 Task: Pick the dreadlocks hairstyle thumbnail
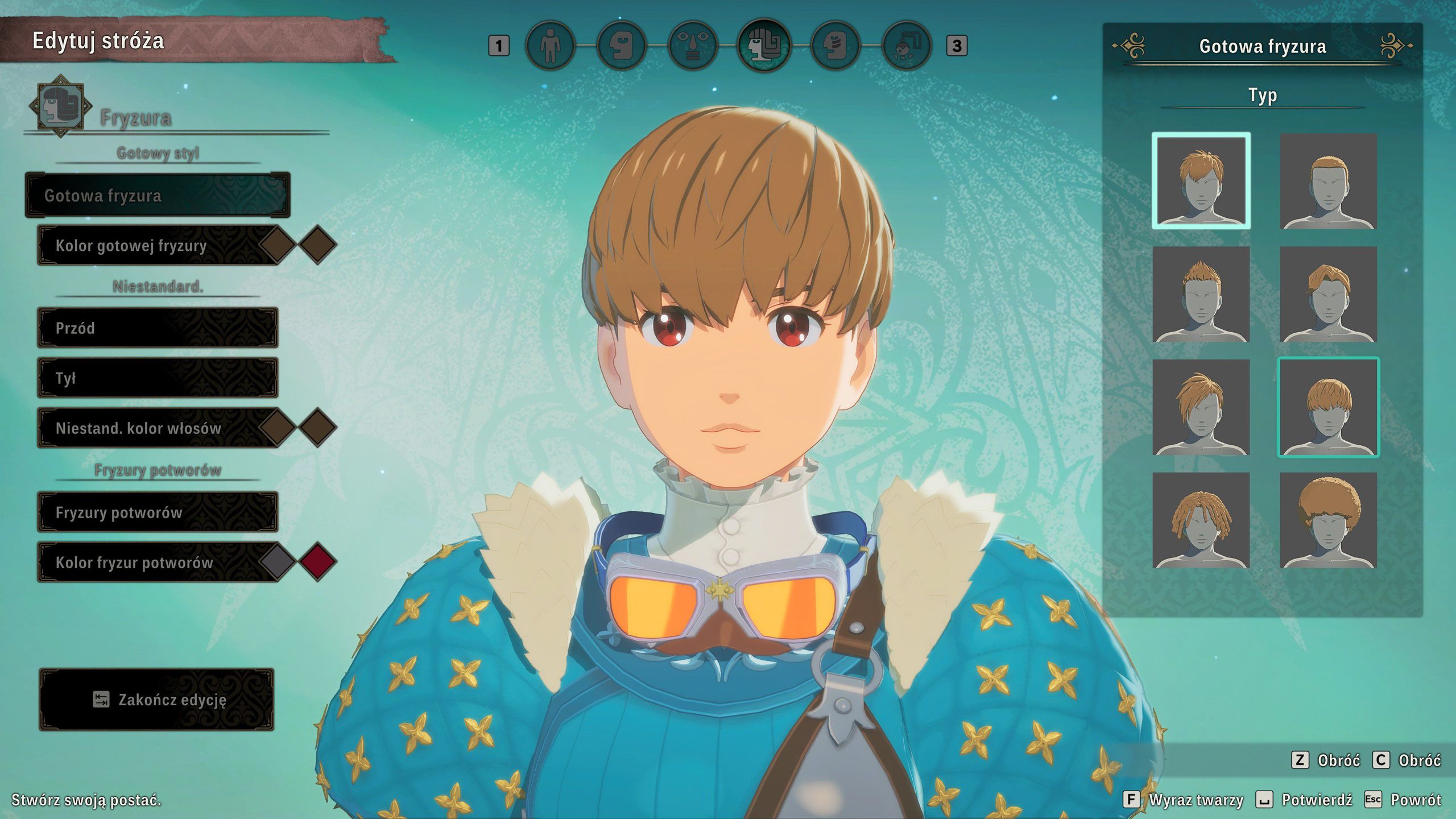[1201, 520]
